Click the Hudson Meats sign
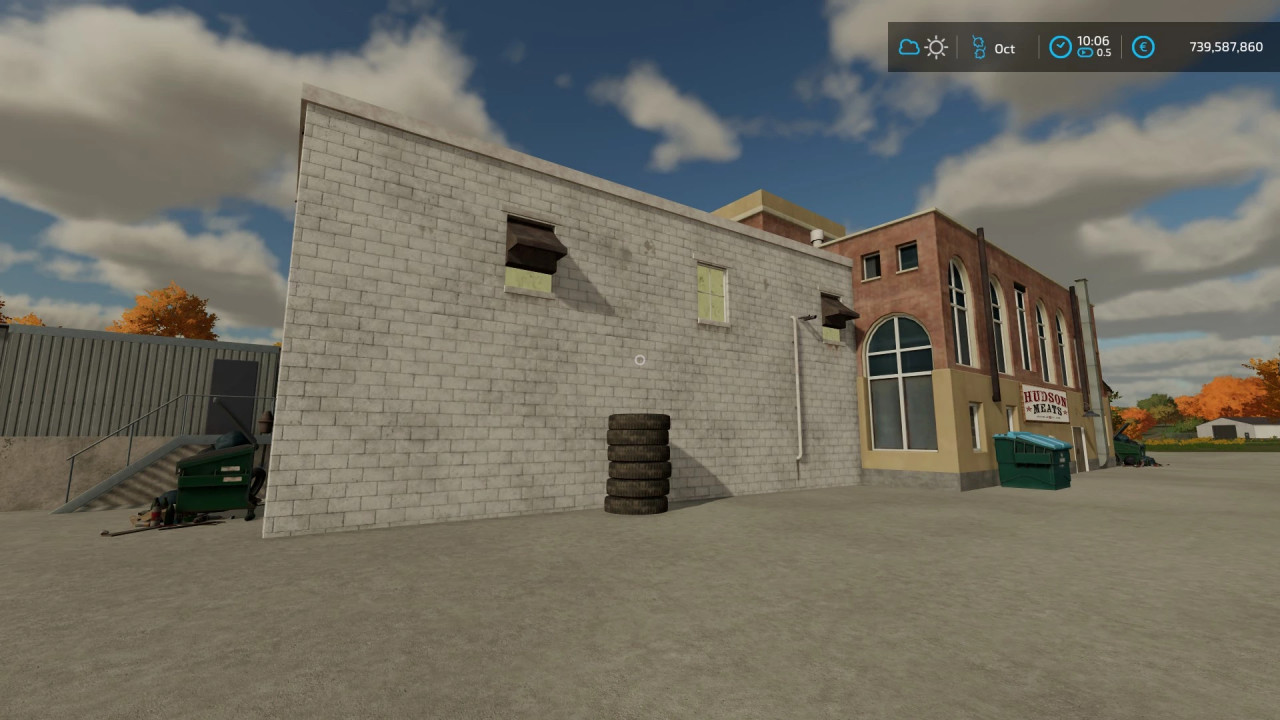The height and width of the screenshot is (720, 1280). click(x=1043, y=400)
